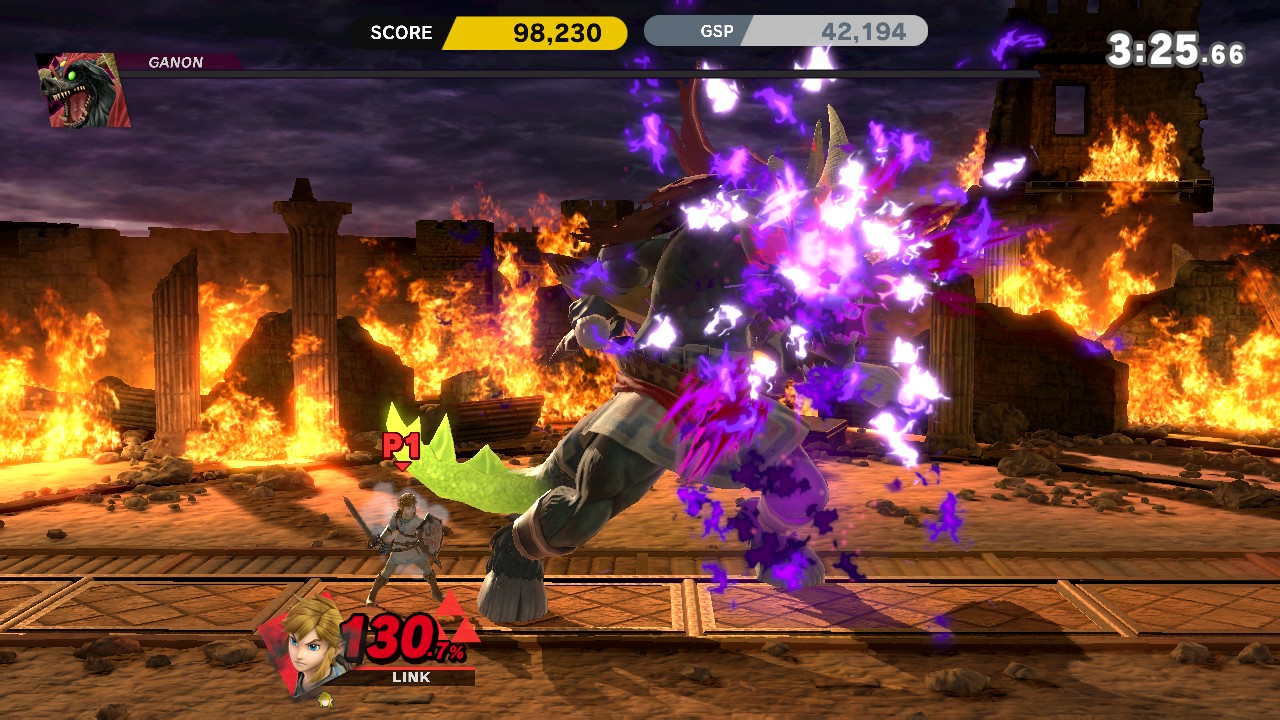Click the Ganon boss portrait icon
This screenshot has height=720, width=1280.
tap(82, 90)
